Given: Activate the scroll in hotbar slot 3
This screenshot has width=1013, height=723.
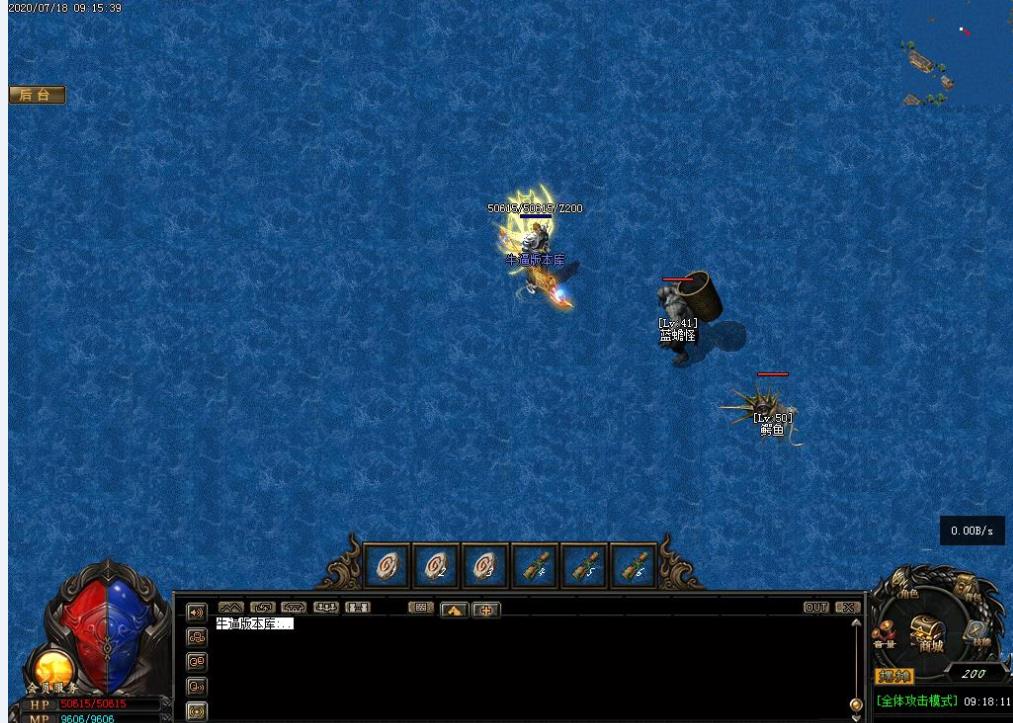Looking at the screenshot, I should [x=485, y=567].
